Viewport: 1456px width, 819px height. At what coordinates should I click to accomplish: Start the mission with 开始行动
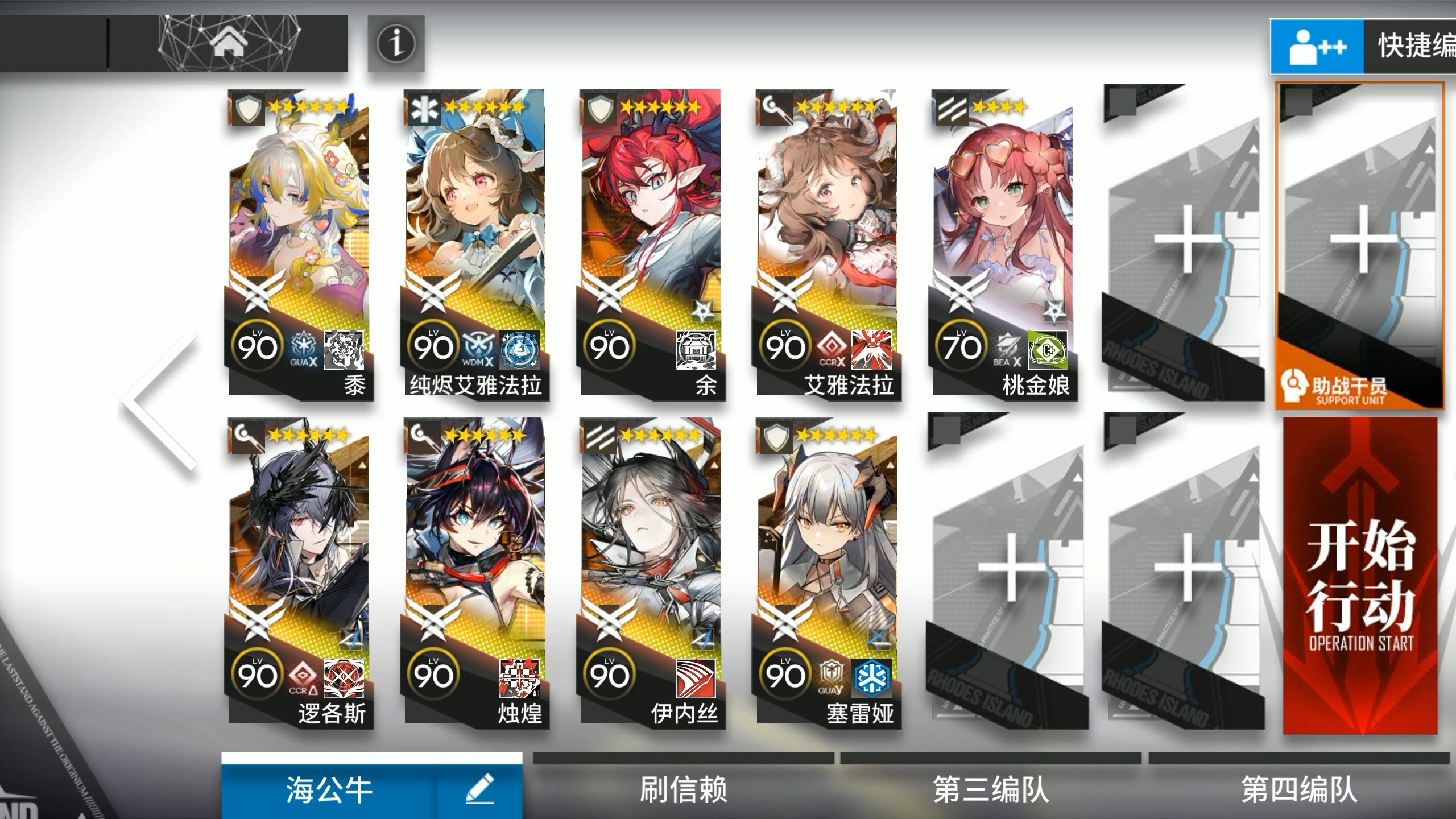point(1360,574)
